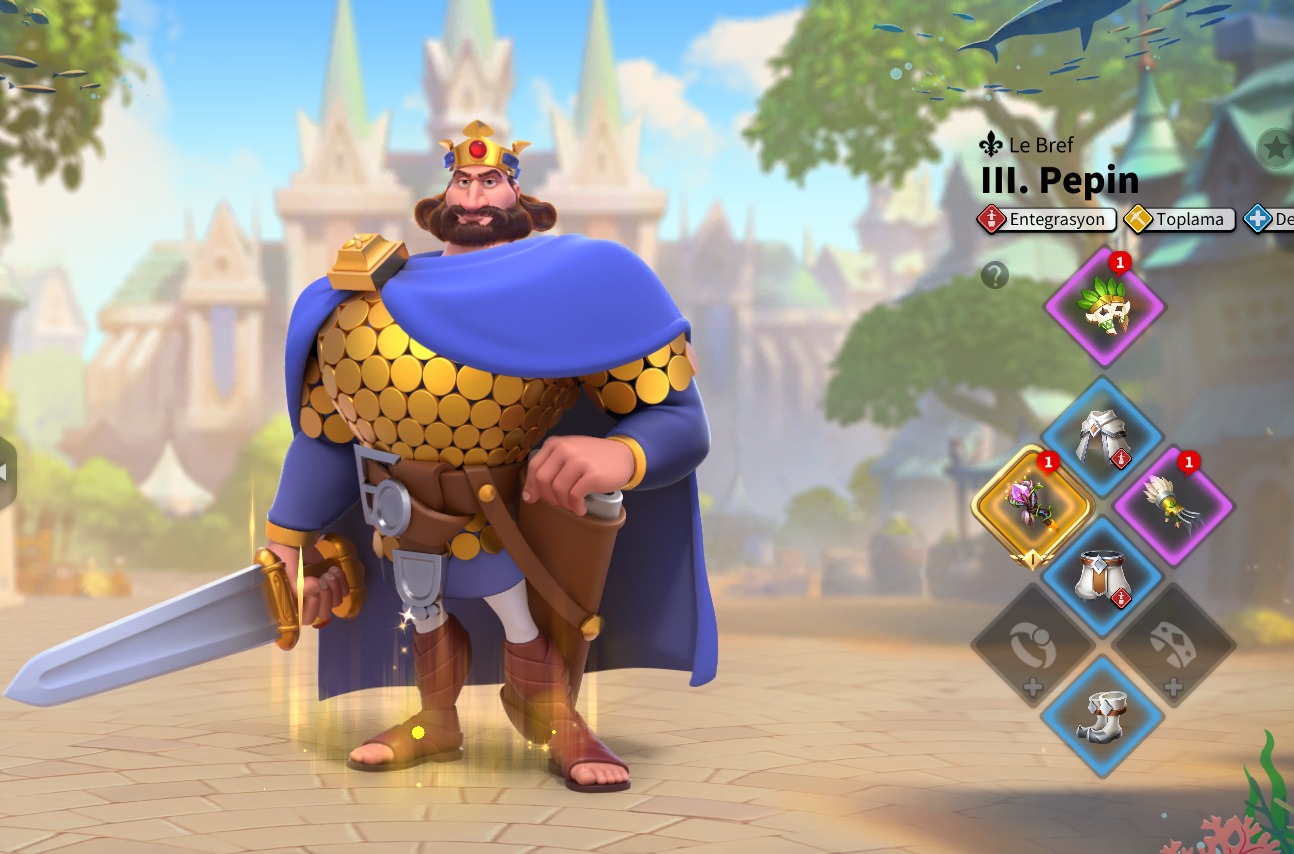The height and width of the screenshot is (854, 1294).
Task: Open the green feathered helmet slot
Action: (x=1104, y=307)
